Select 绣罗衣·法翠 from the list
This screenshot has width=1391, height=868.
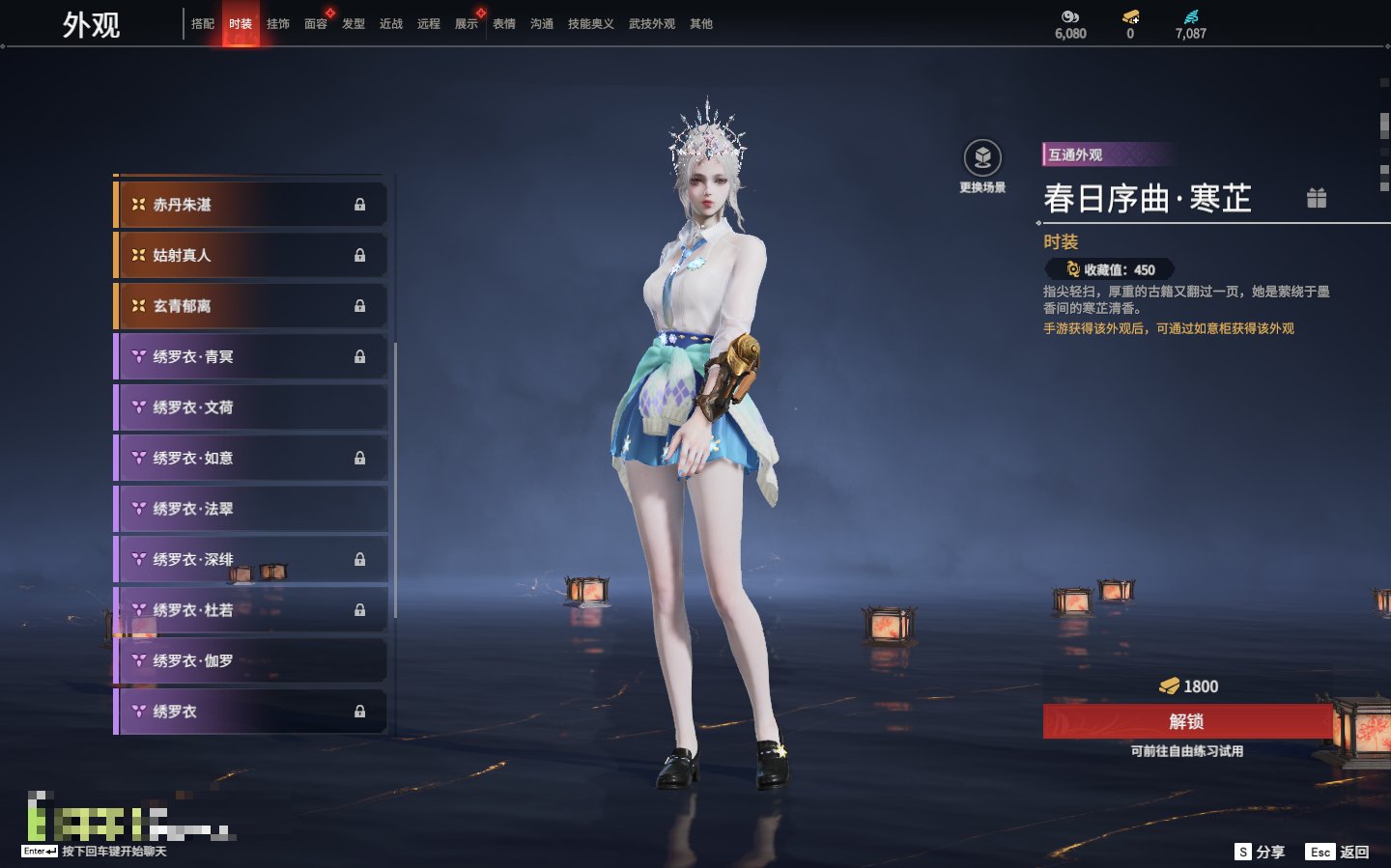(x=251, y=509)
